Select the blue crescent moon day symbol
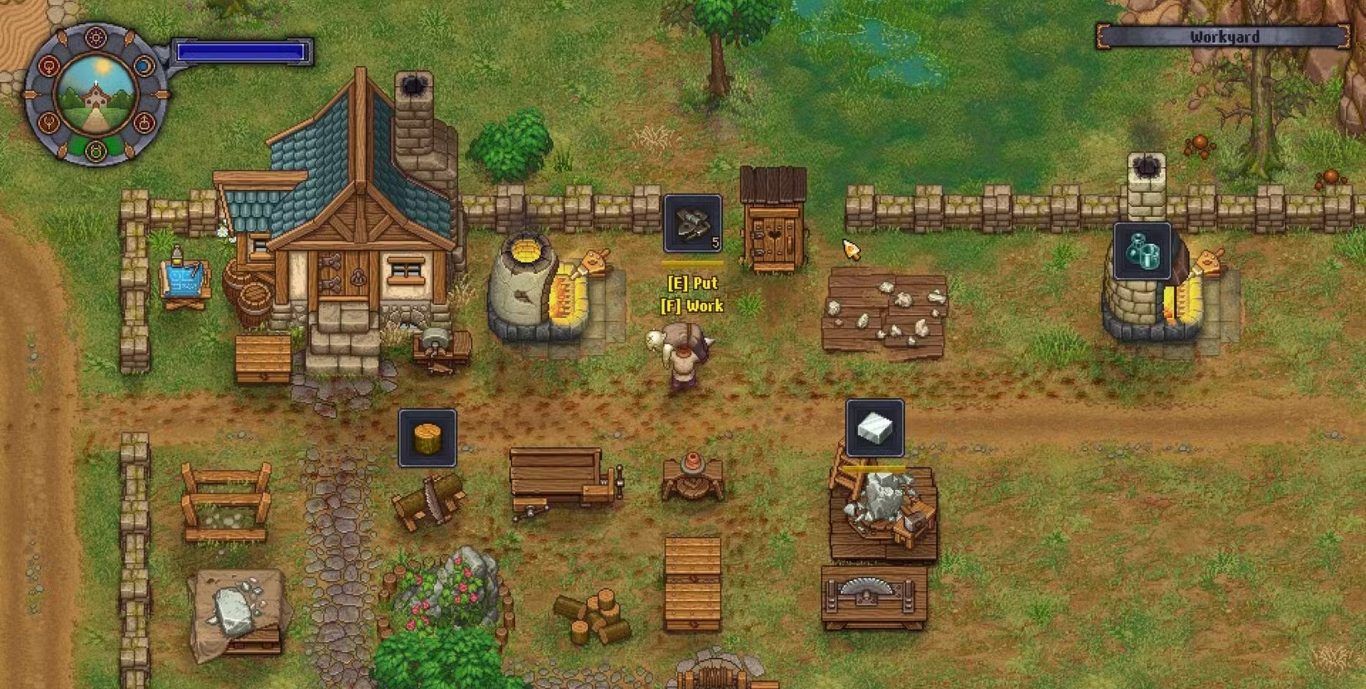1366x689 pixels. coord(145,66)
